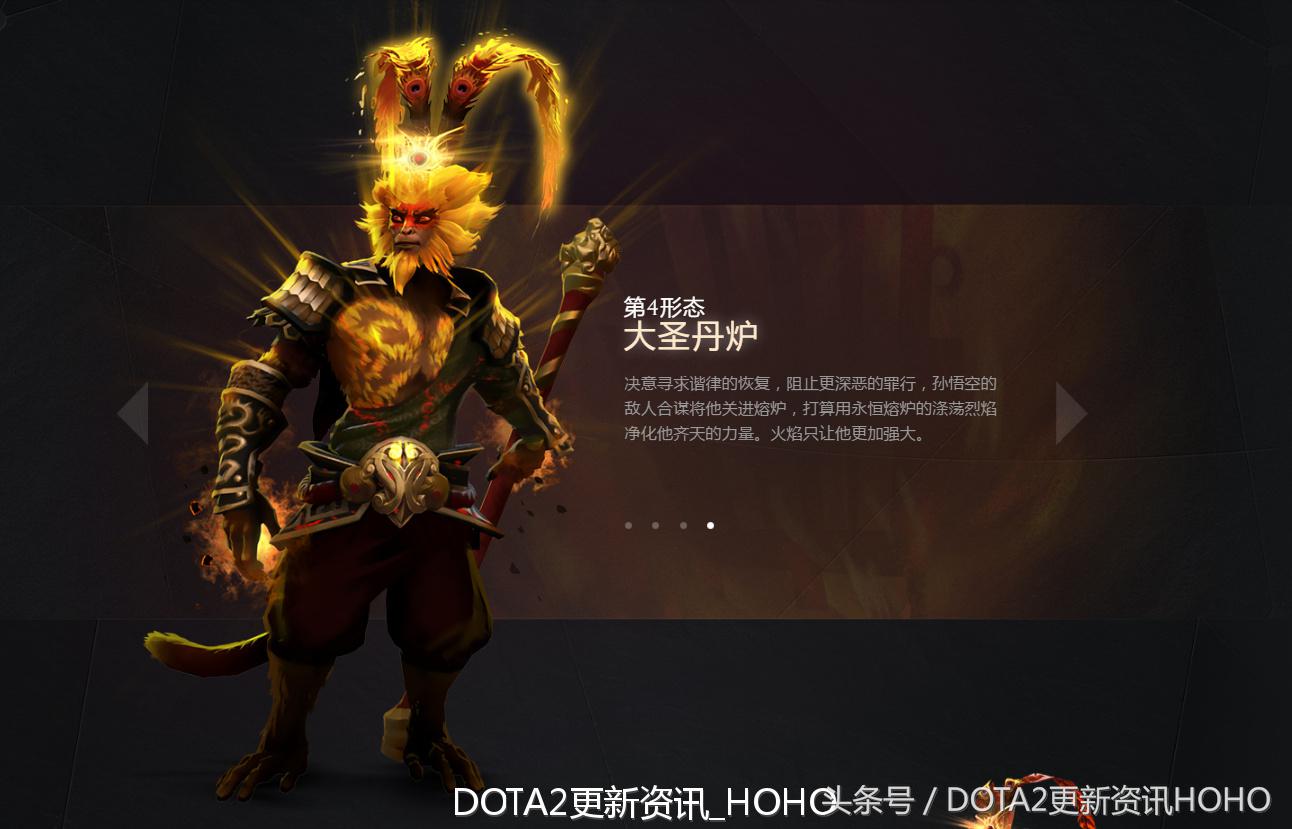Image resolution: width=1292 pixels, height=829 pixels.
Task: Click along the pagination dot row
Action: tap(669, 523)
